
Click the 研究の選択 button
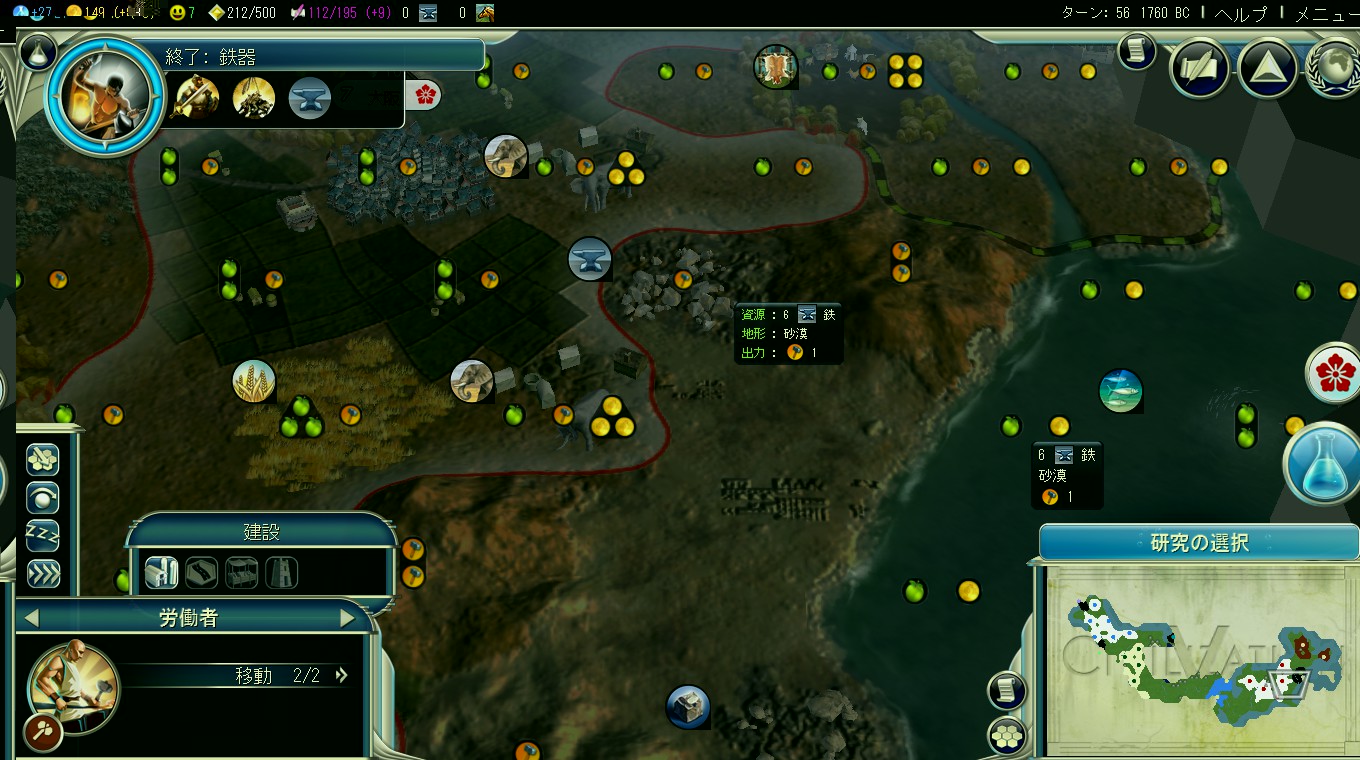pos(1199,543)
